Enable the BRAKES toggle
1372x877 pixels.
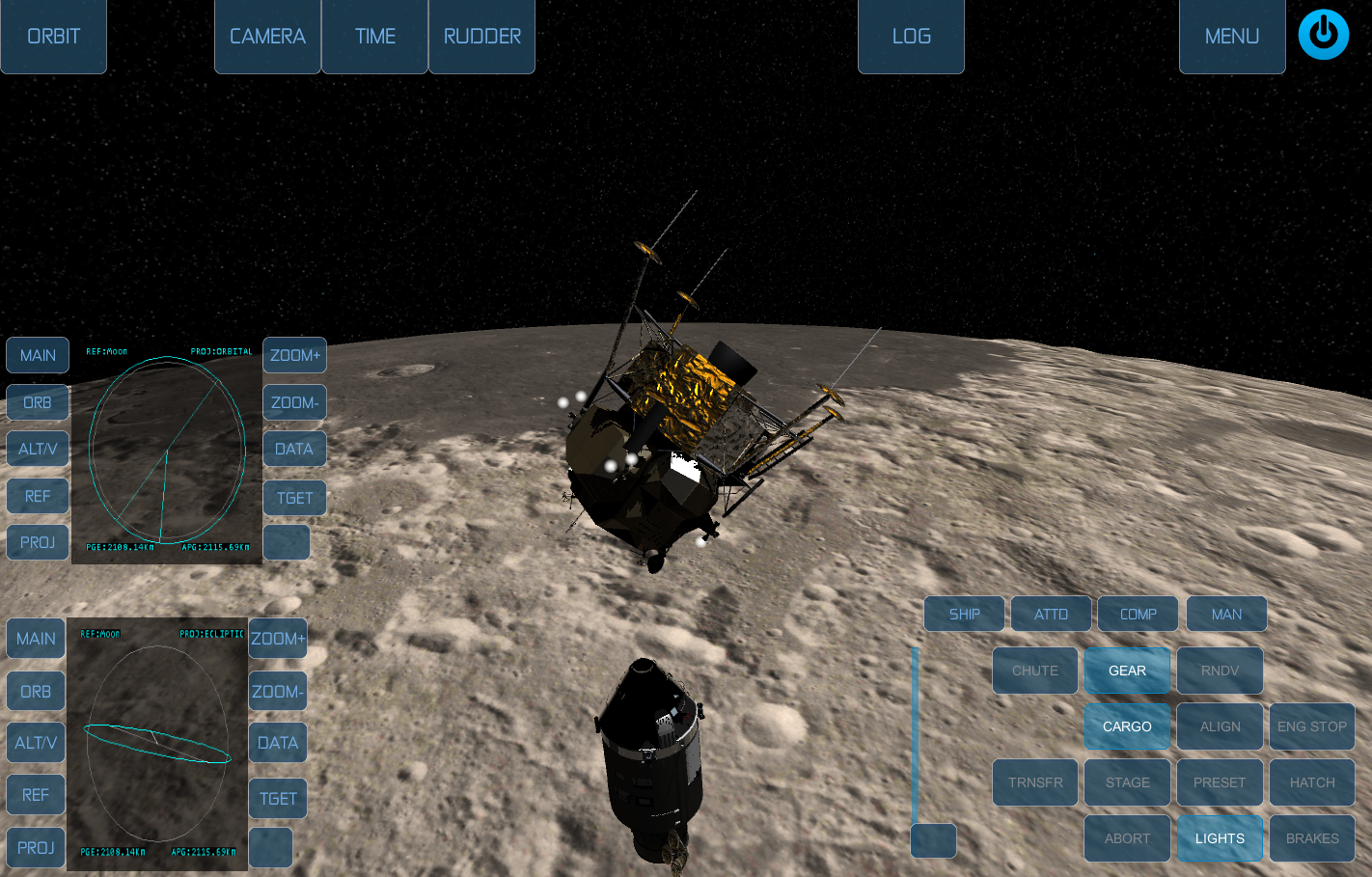point(1312,838)
